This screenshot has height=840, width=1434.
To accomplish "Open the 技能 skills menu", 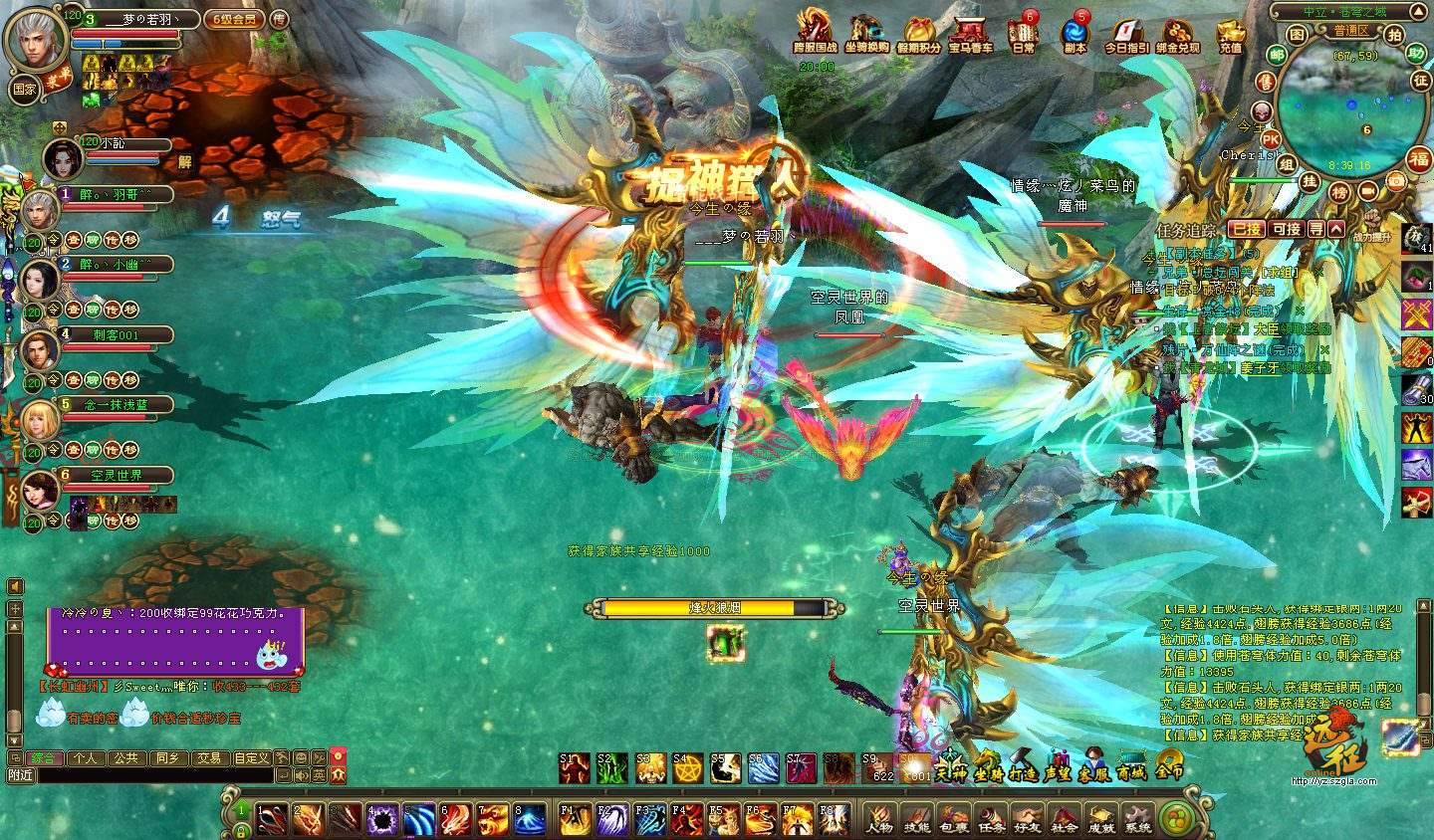I will [916, 816].
